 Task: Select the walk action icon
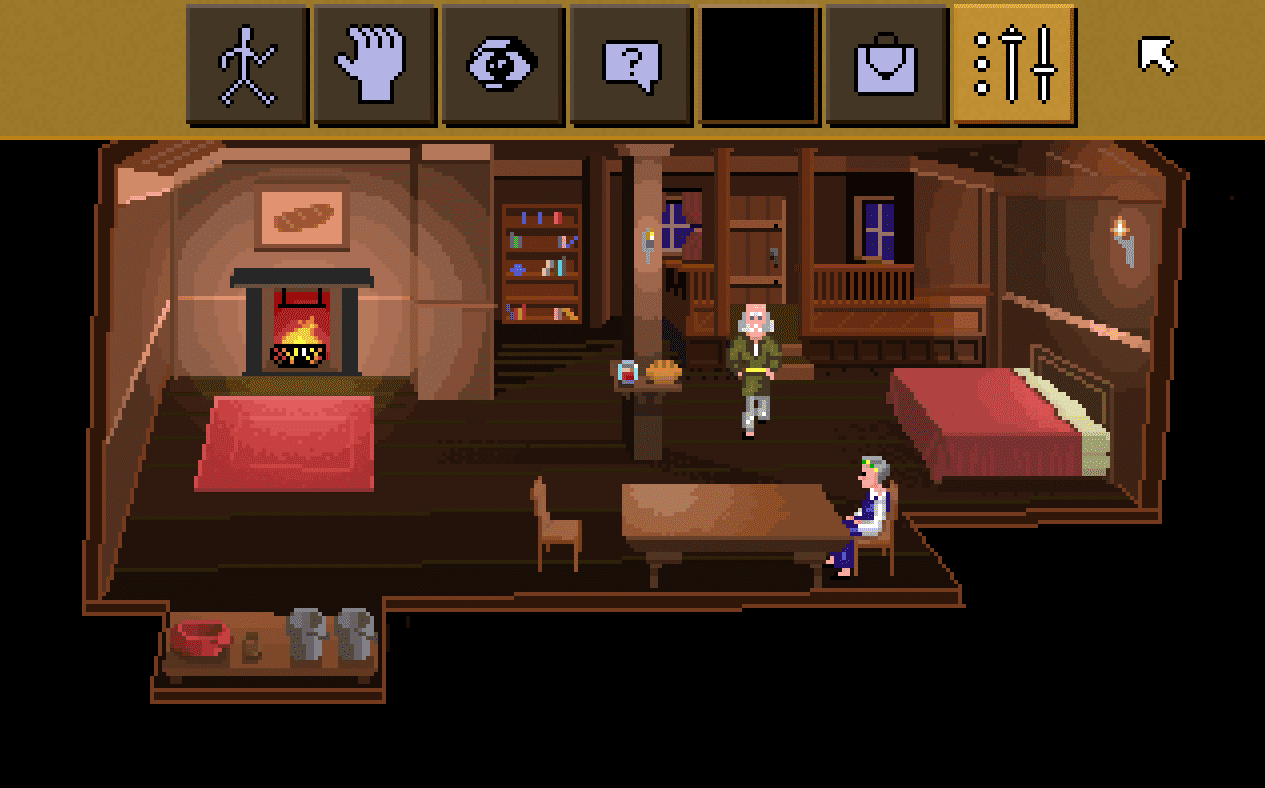point(247,65)
